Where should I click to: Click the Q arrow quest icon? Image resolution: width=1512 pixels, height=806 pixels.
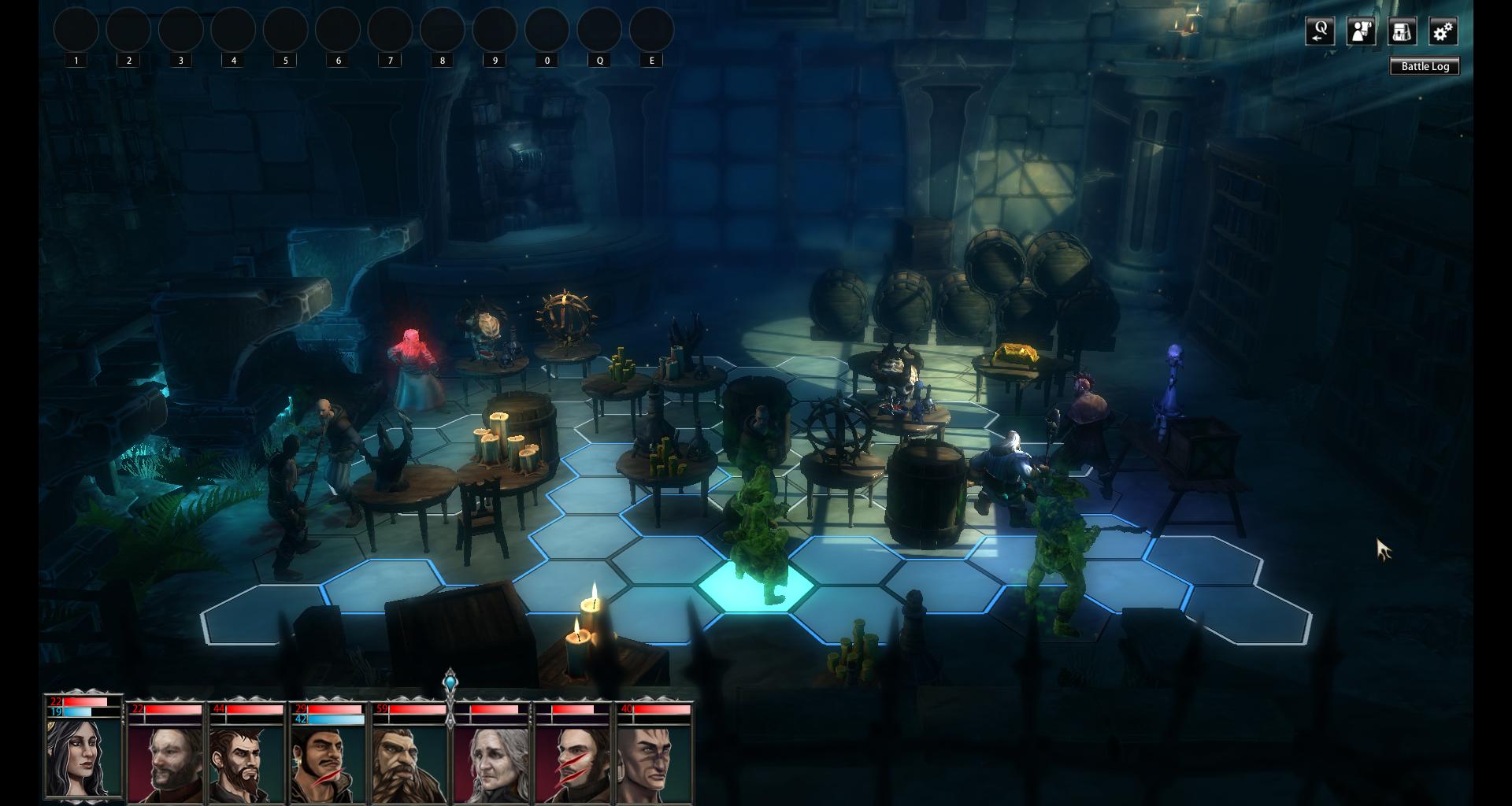(1320, 31)
